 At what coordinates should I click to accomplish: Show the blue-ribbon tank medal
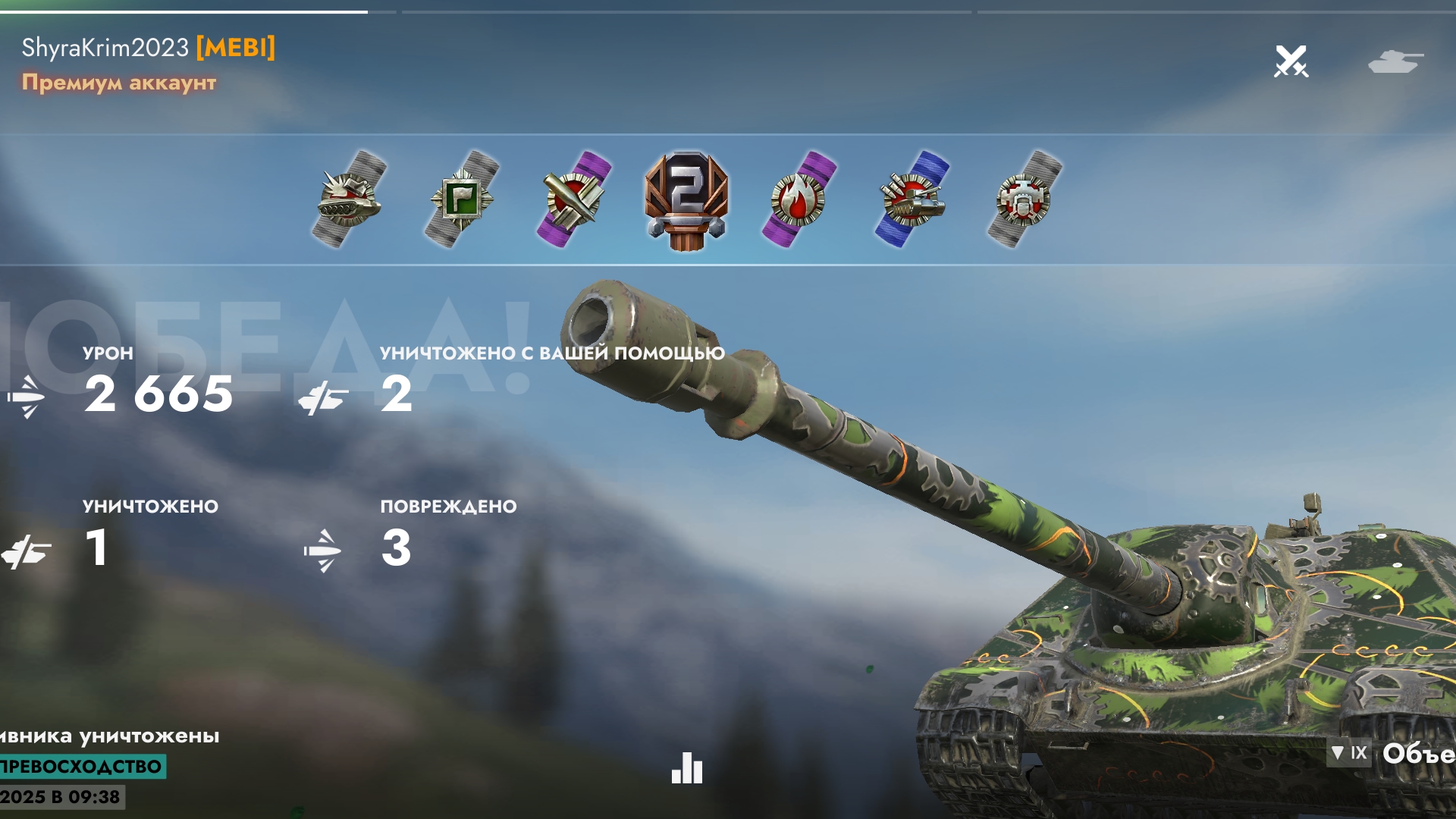(x=912, y=199)
